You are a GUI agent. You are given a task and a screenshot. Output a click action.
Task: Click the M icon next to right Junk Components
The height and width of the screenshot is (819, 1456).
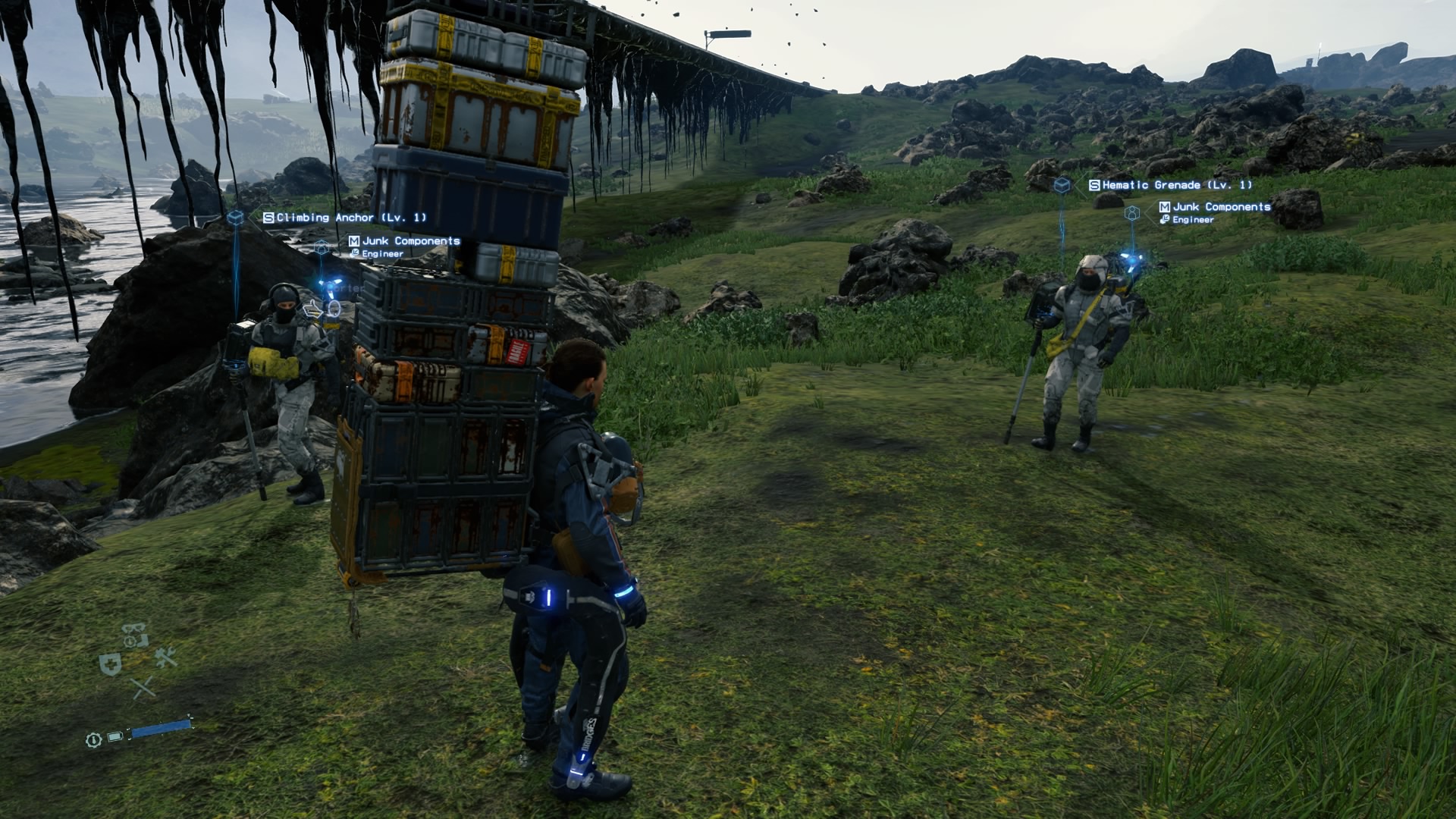click(1163, 206)
